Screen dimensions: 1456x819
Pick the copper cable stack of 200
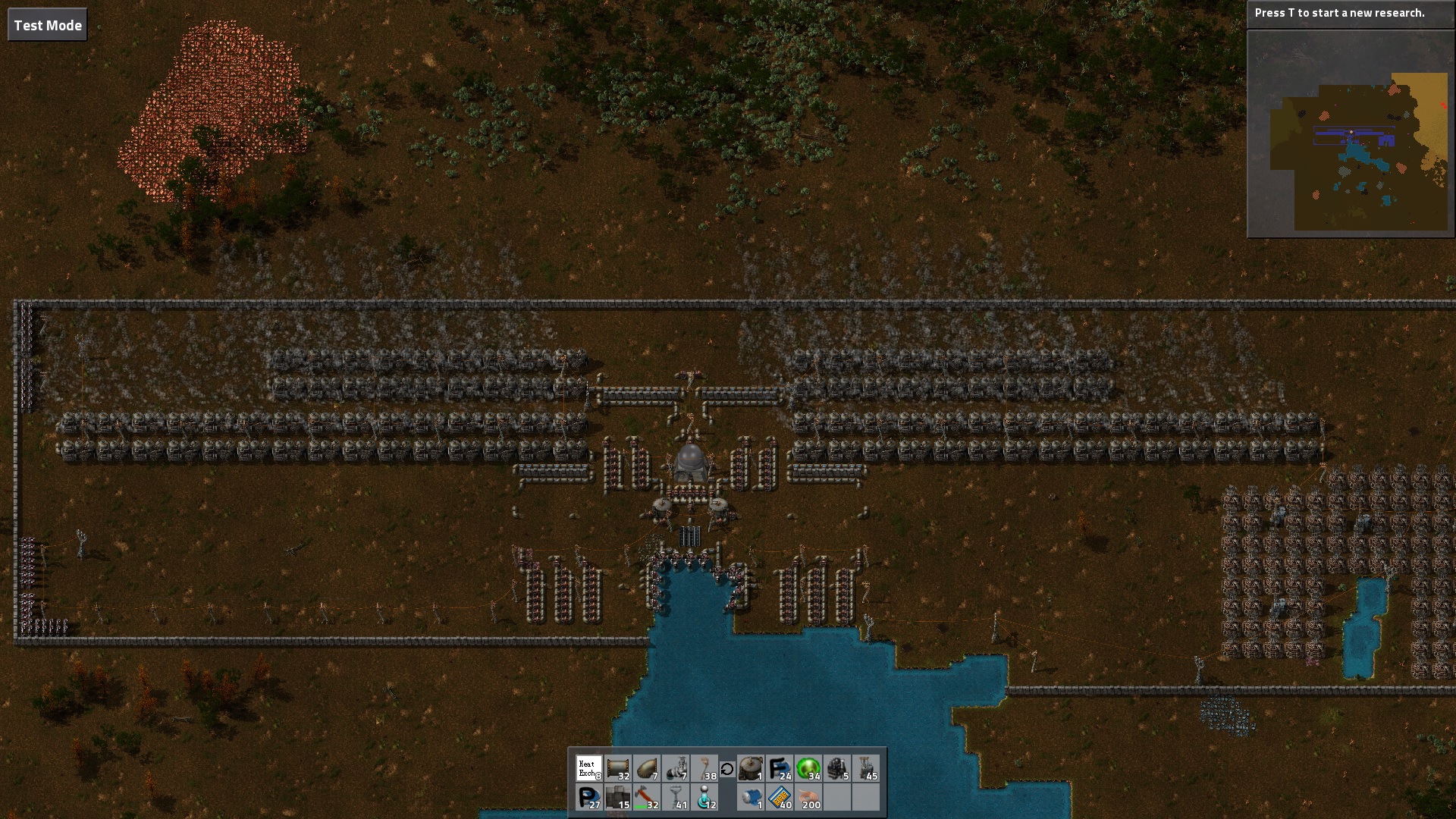click(x=808, y=798)
